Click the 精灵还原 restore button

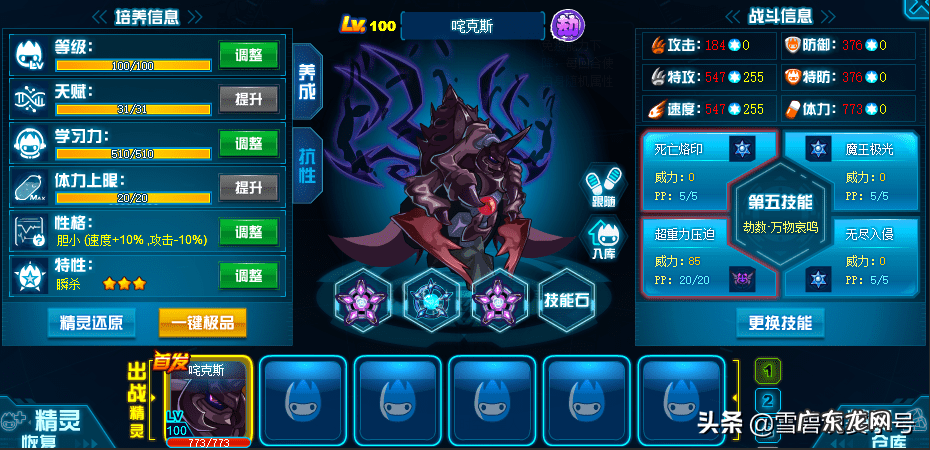click(x=91, y=322)
